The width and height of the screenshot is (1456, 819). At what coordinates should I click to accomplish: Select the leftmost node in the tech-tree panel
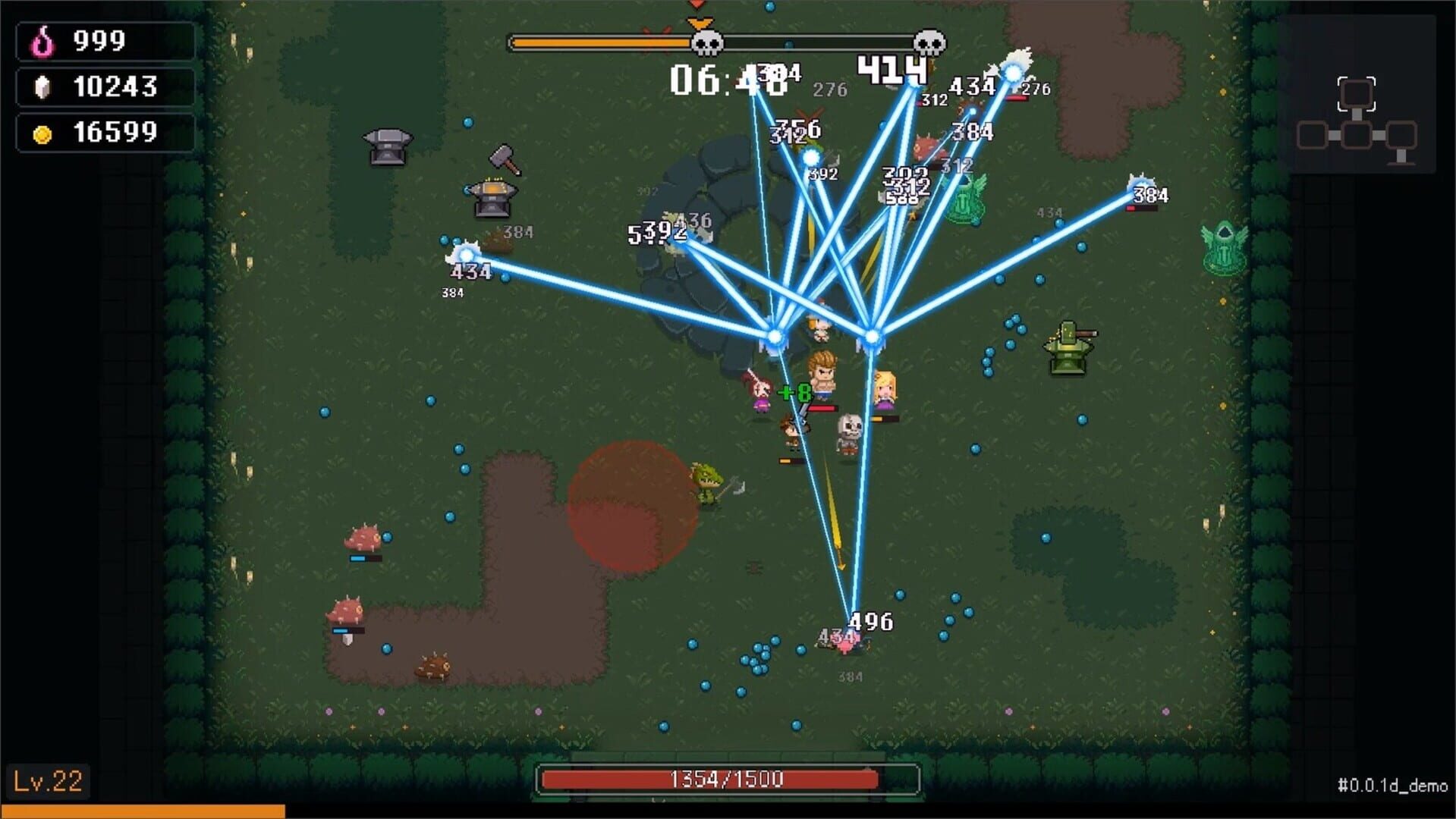pos(1313,135)
